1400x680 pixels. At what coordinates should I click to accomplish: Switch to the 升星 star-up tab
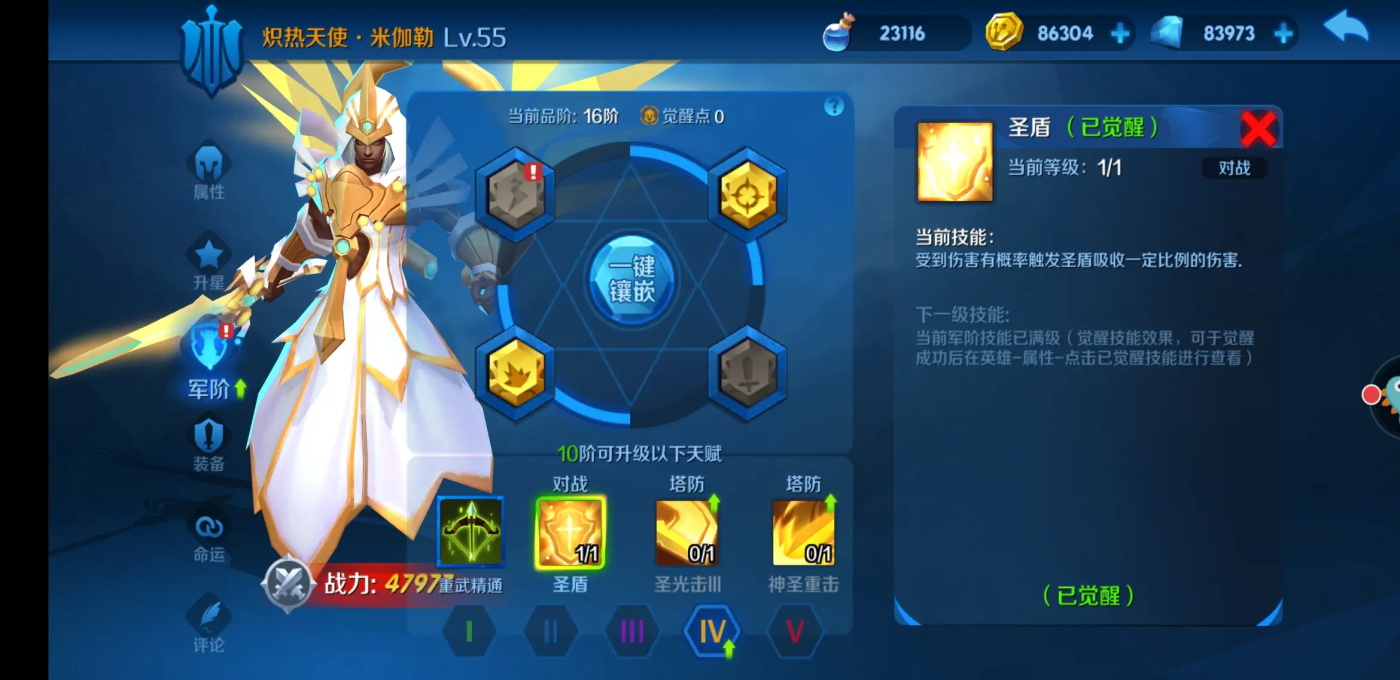pyautogui.click(x=209, y=263)
